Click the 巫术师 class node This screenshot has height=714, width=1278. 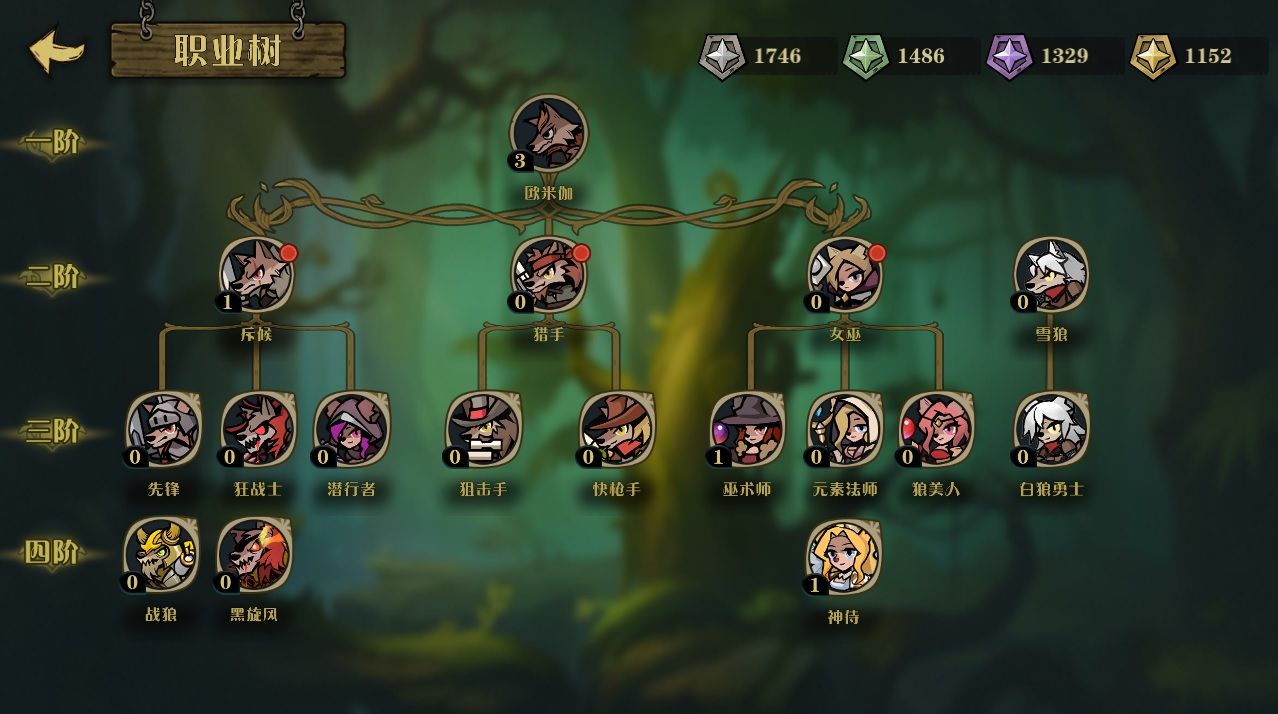pos(748,429)
